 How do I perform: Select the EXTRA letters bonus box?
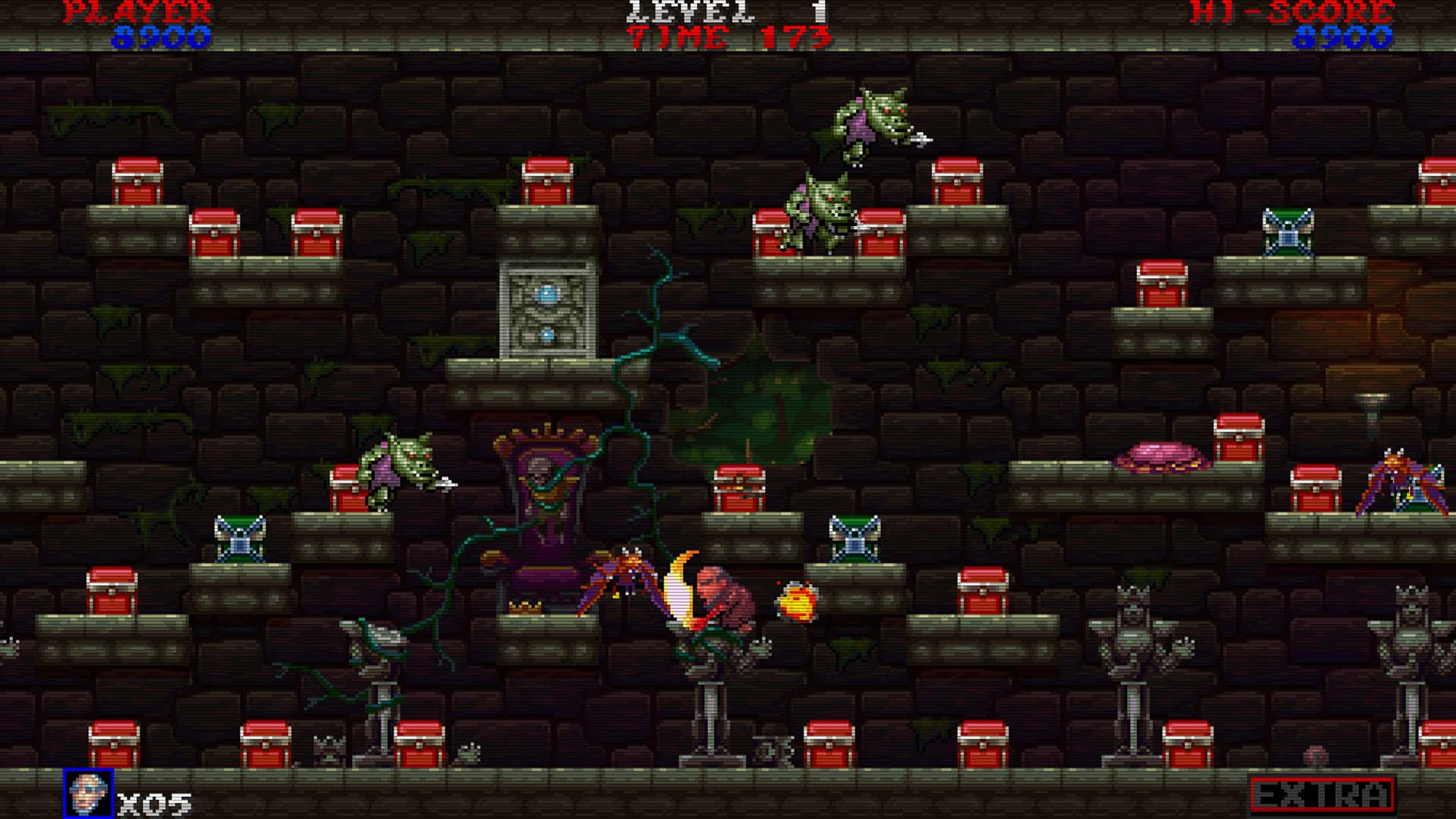click(x=1322, y=794)
